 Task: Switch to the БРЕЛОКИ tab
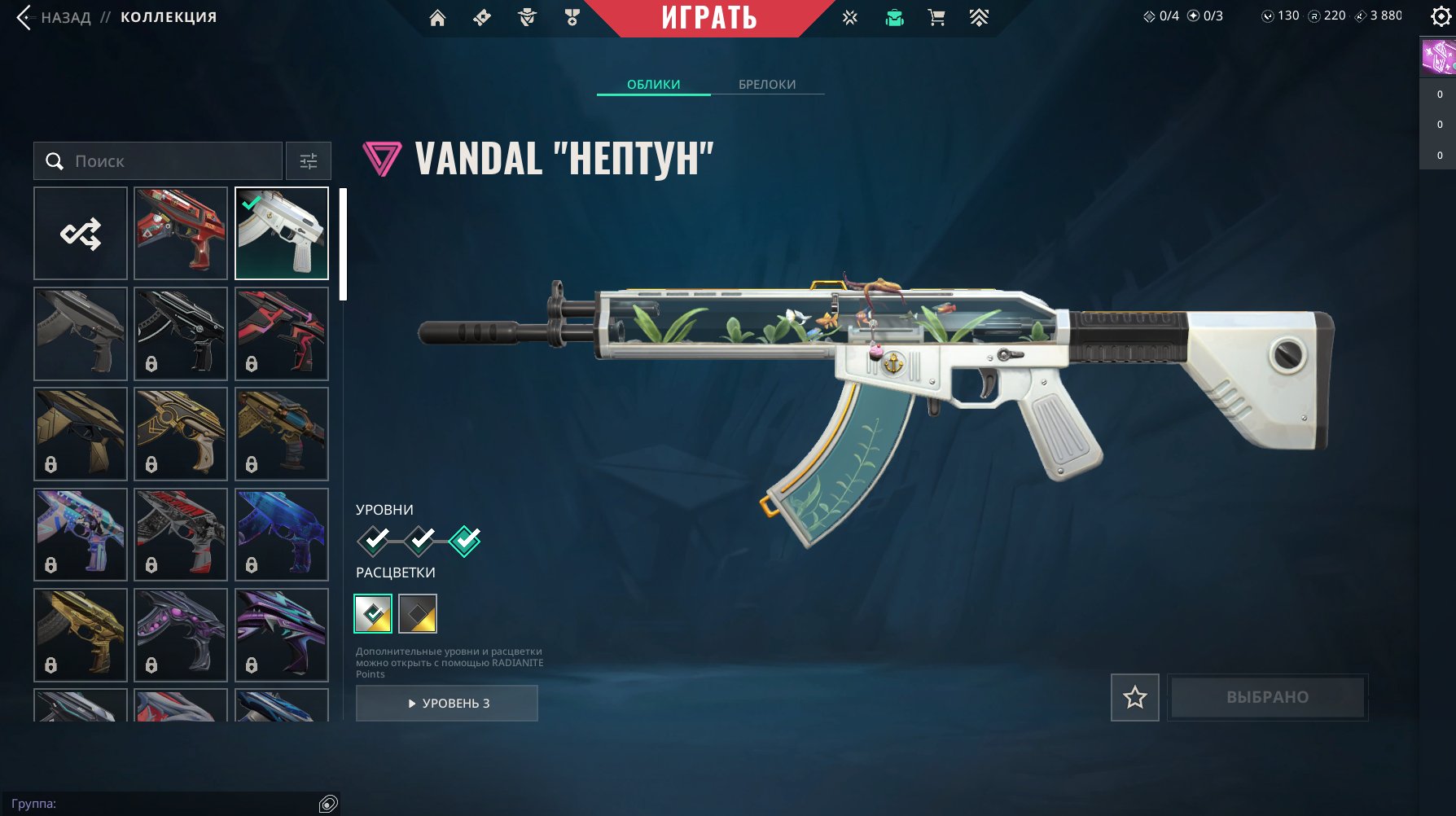click(766, 82)
